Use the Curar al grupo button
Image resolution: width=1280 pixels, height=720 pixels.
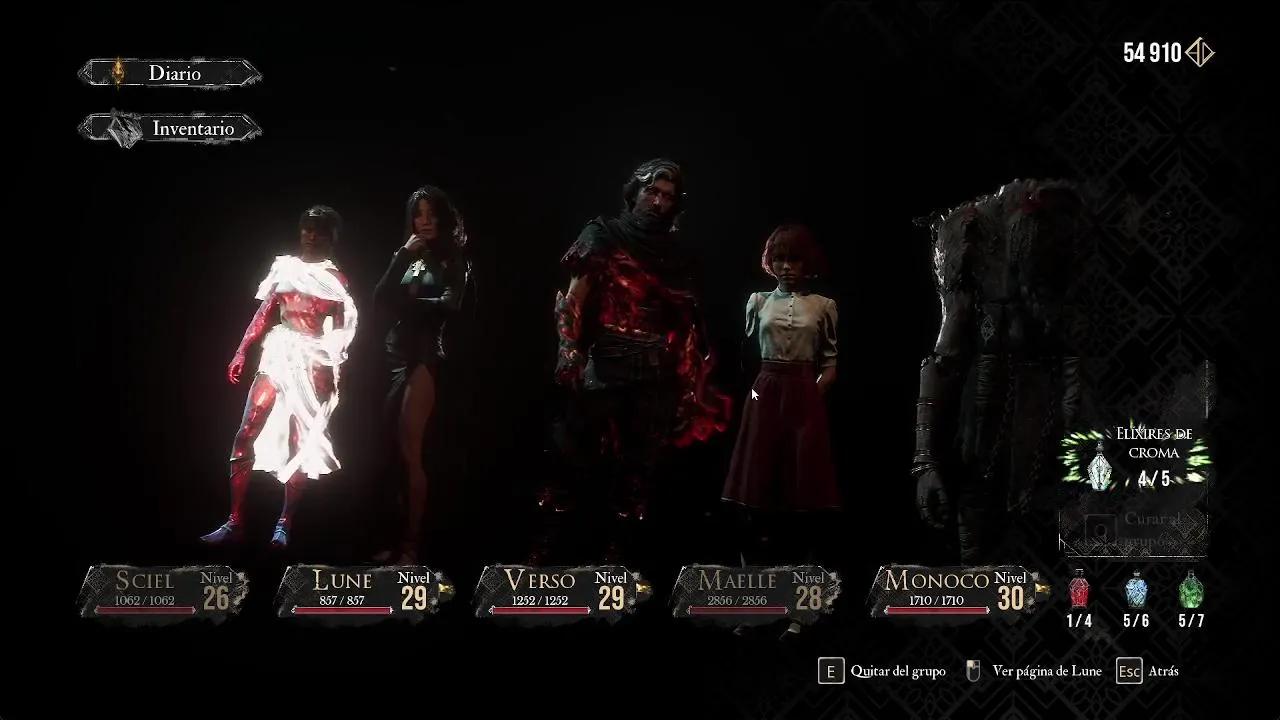pyautogui.click(x=1135, y=530)
